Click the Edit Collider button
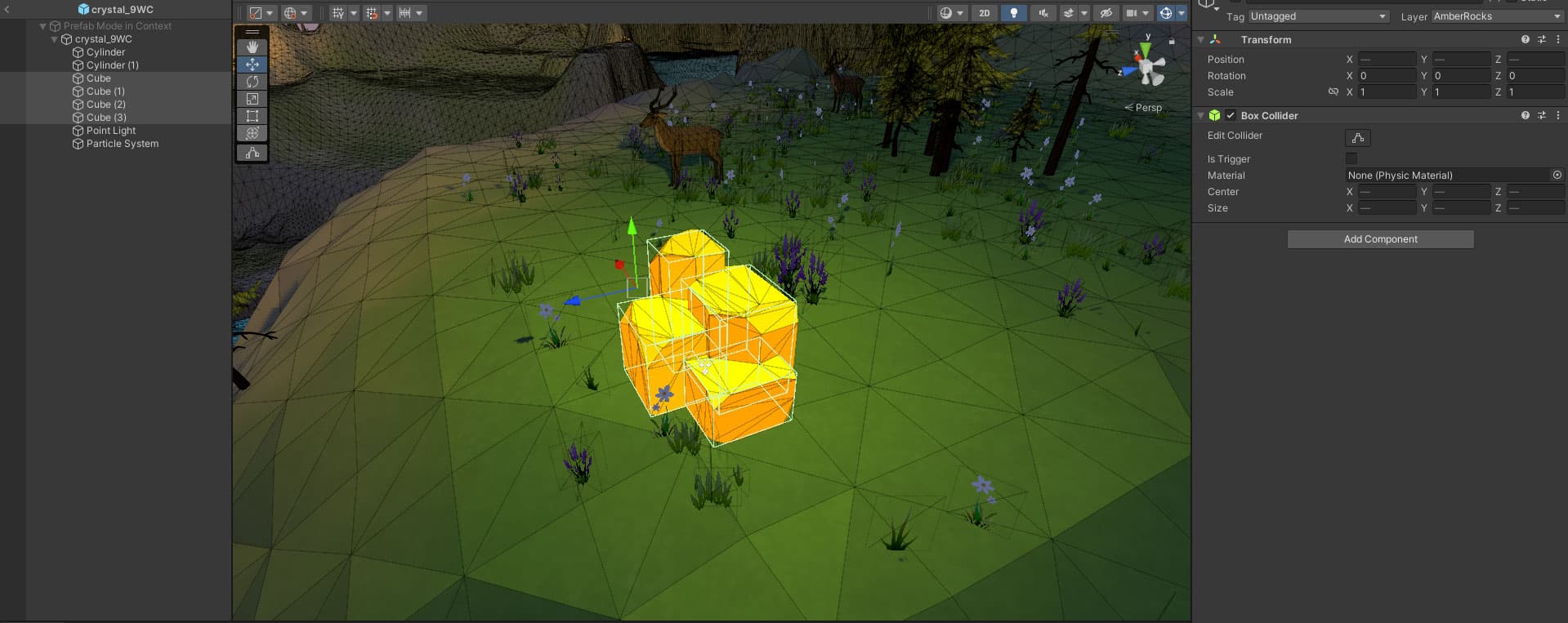Image resolution: width=1568 pixels, height=623 pixels. coord(1357,138)
